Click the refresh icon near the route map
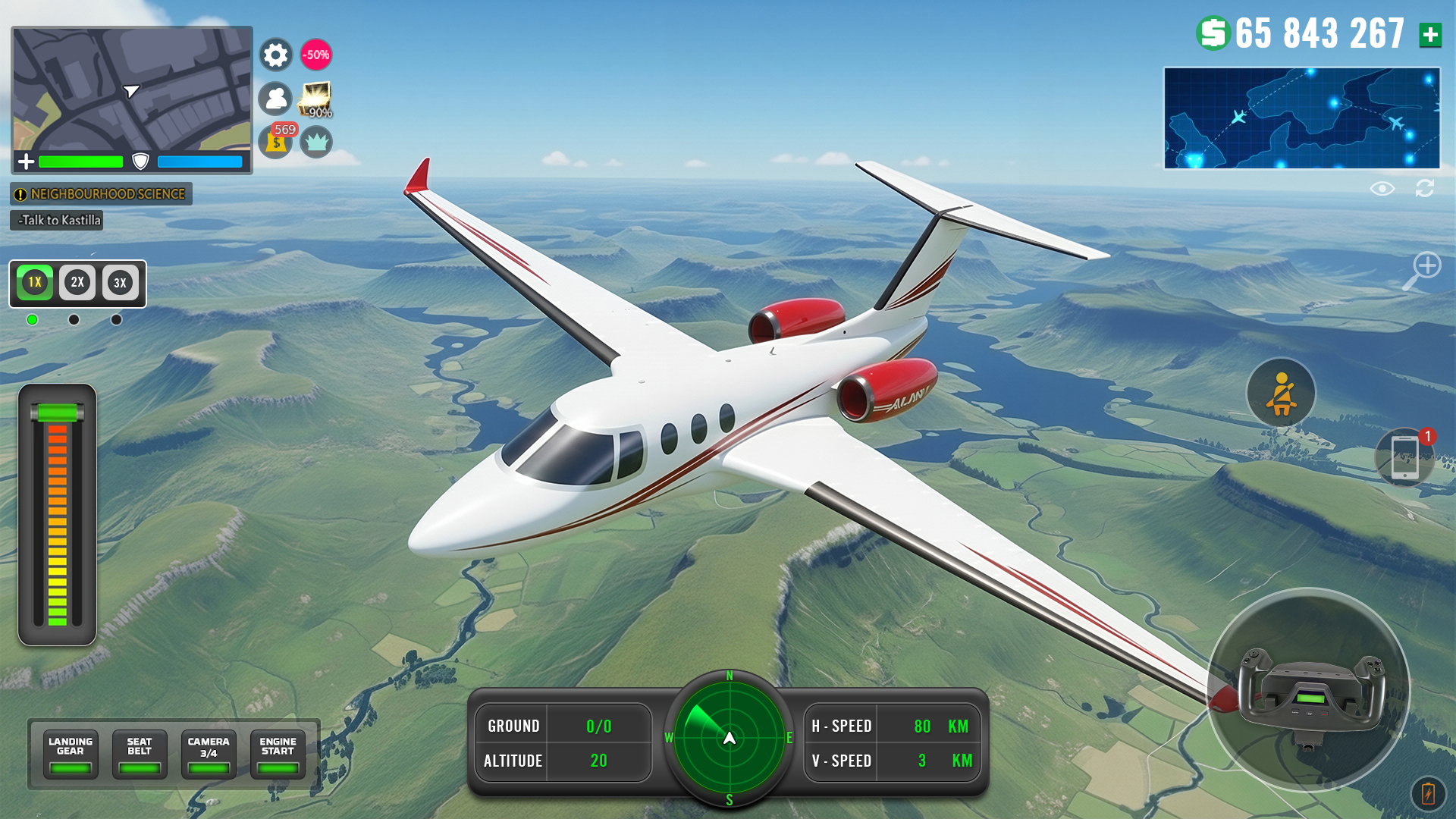 click(1426, 189)
